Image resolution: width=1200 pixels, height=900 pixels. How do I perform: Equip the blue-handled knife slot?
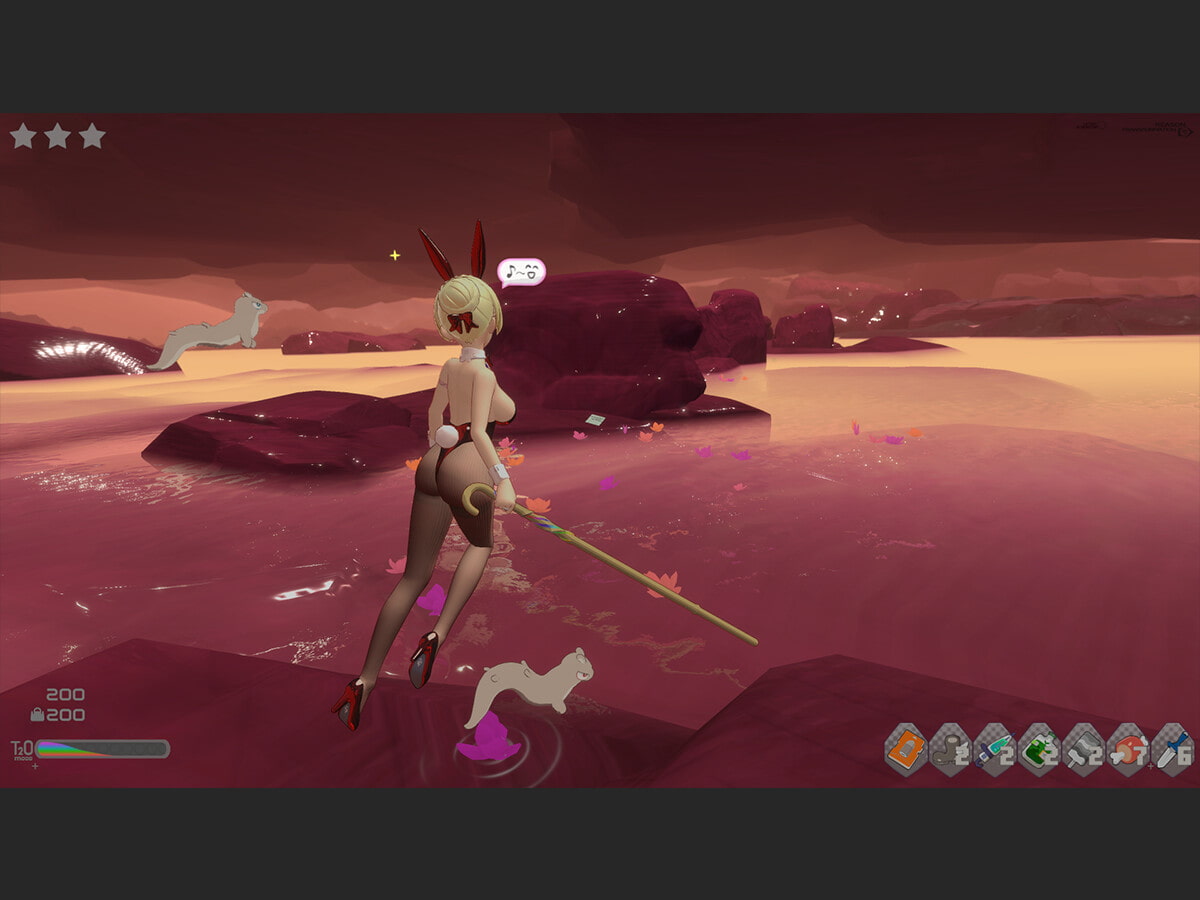(1171, 750)
